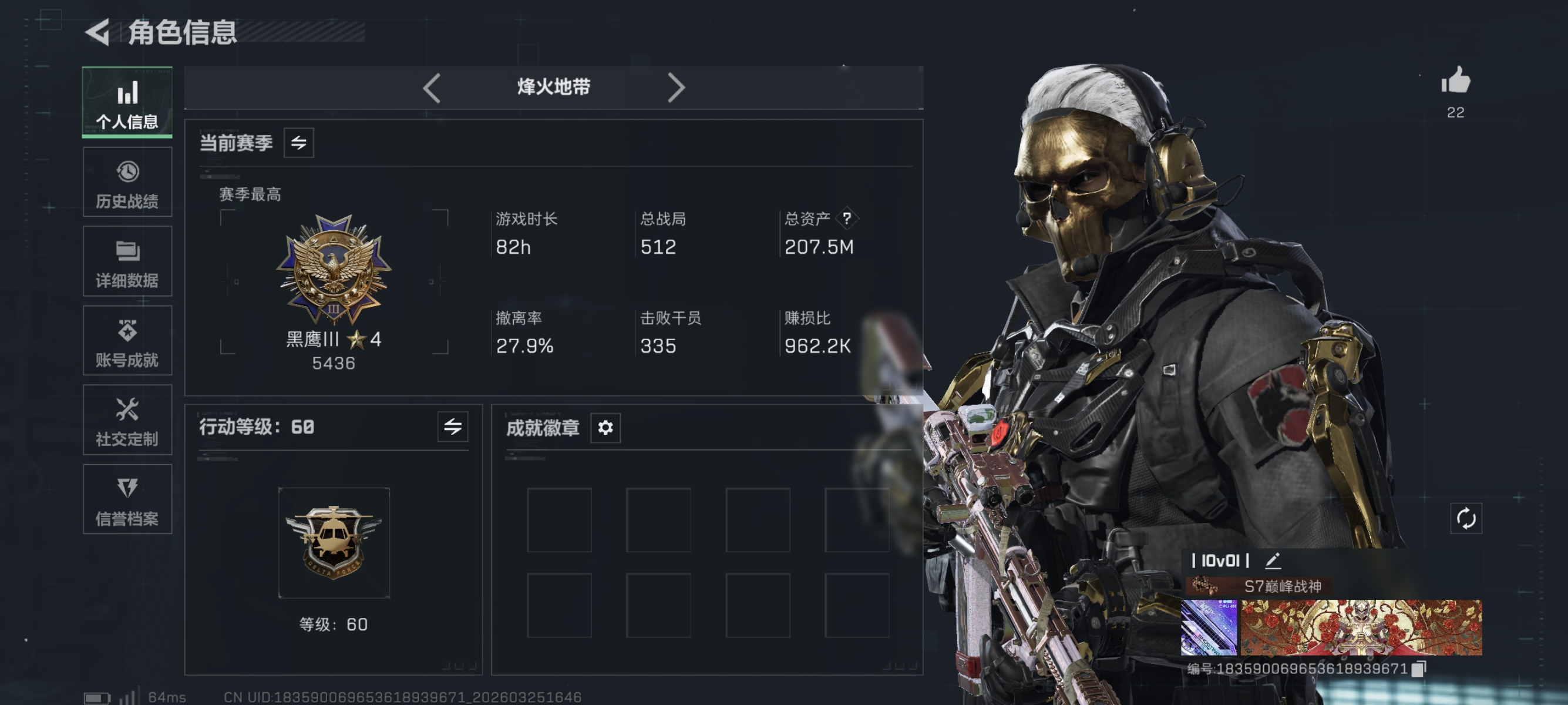Viewport: 1568px width, 705px height.
Task: Open the 社交定制 wrench icon
Action: pos(127,420)
